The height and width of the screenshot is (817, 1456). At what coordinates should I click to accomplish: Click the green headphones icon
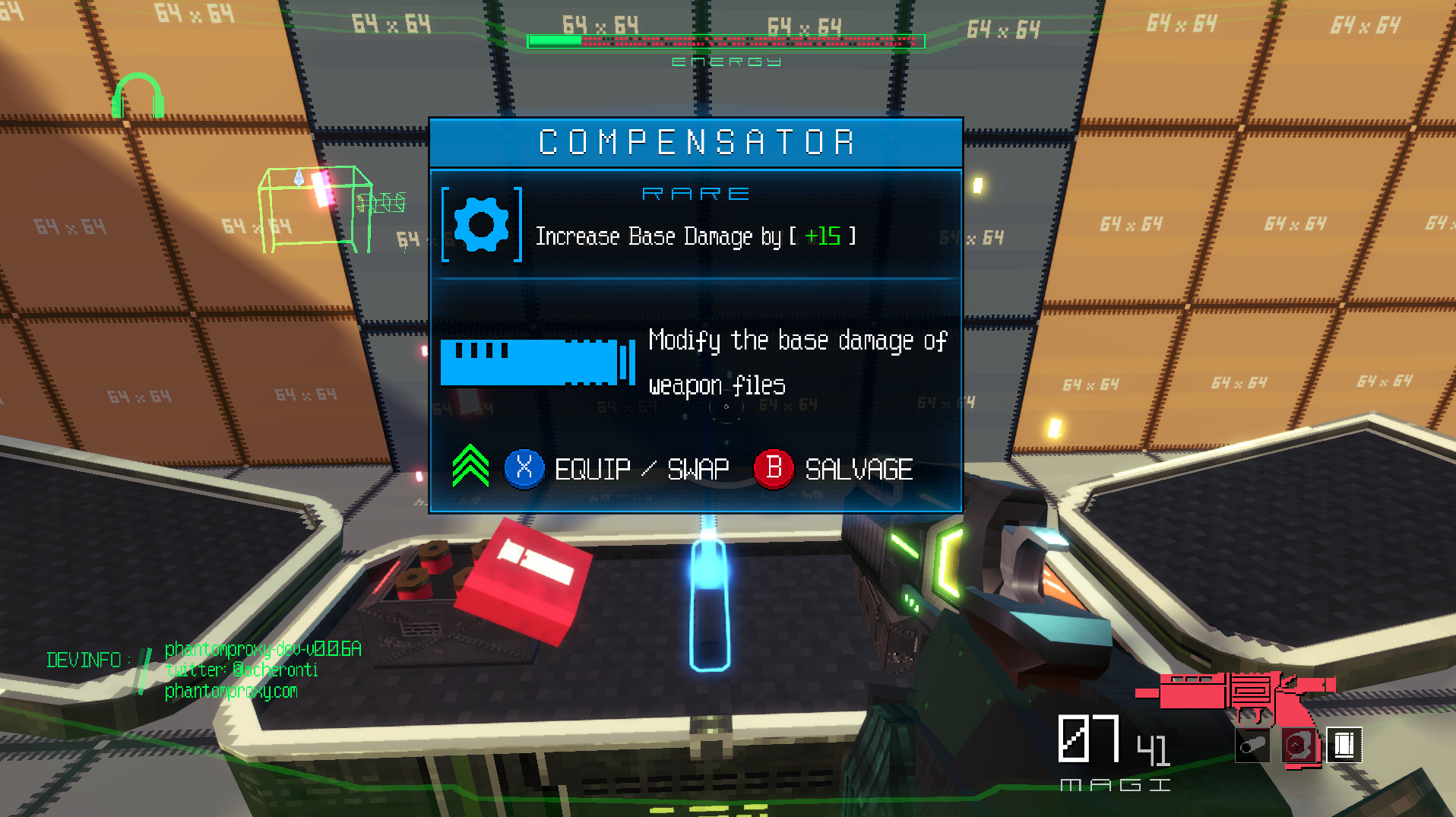point(138,96)
